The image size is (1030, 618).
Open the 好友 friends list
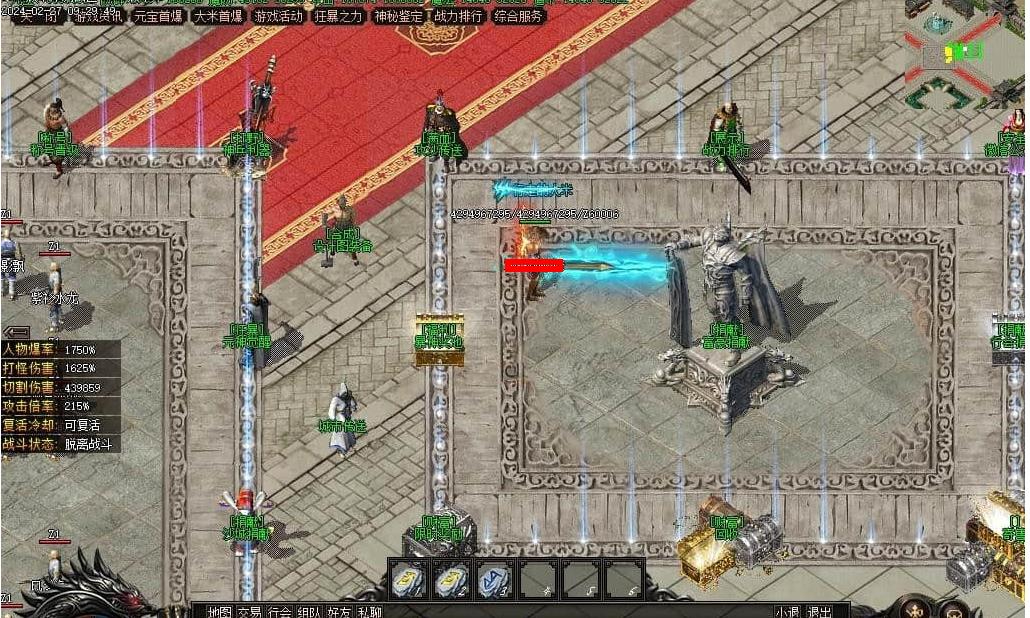pos(339,611)
